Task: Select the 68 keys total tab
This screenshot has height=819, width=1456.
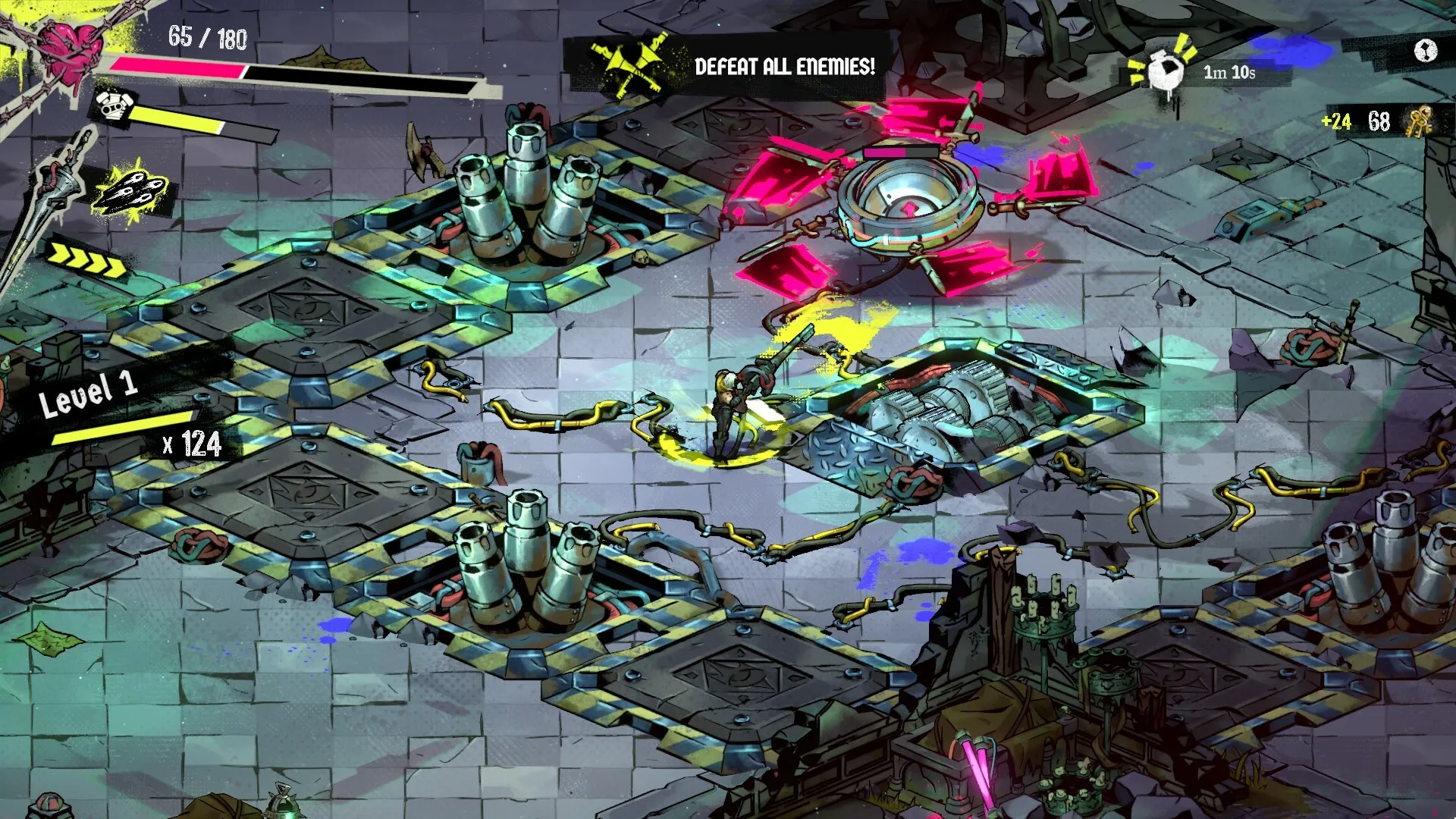Action: 1380,119
